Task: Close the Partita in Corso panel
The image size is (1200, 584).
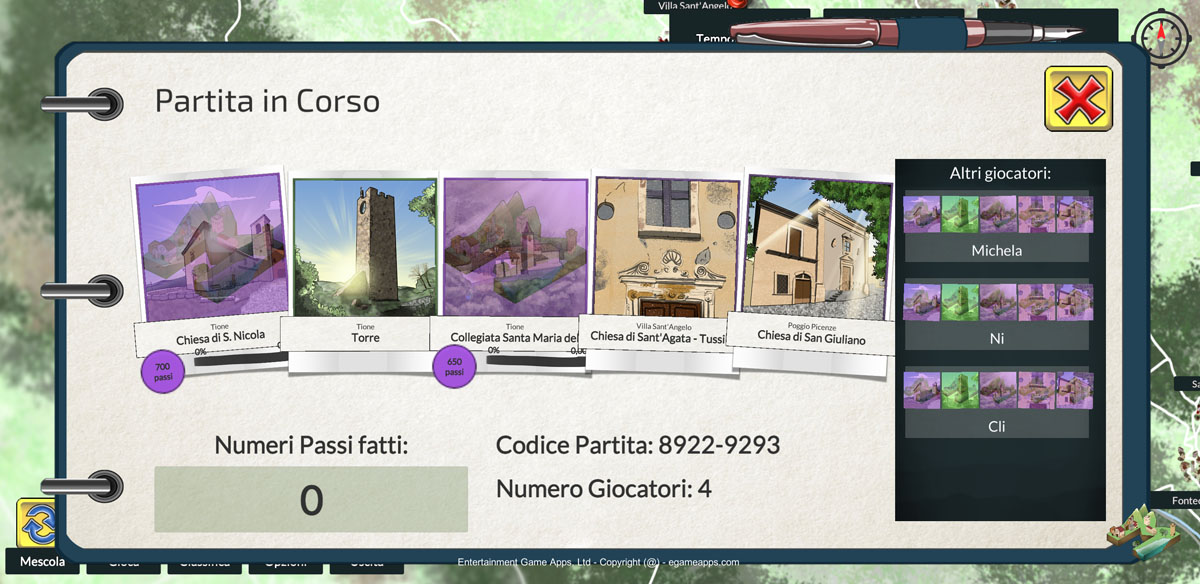Action: (x=1077, y=98)
